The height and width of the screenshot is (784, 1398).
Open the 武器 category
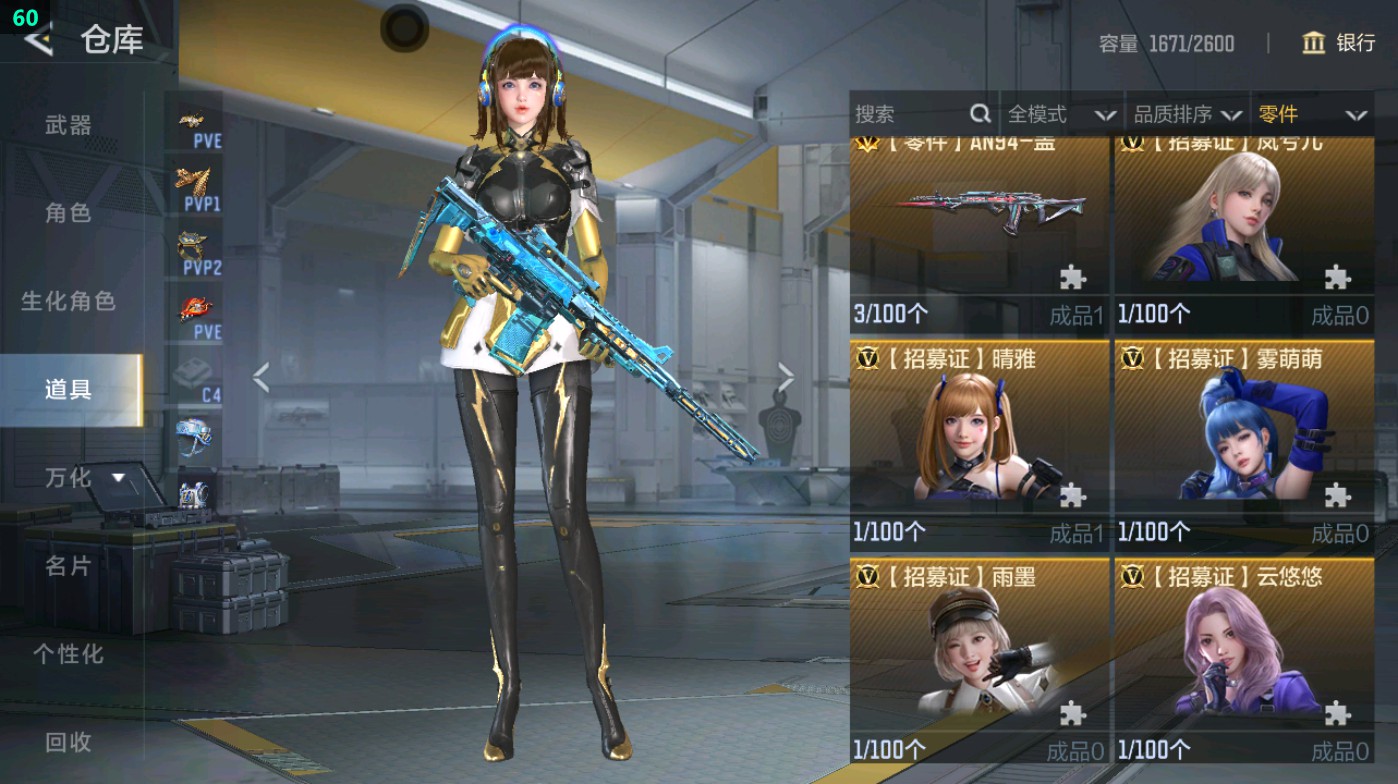69,125
